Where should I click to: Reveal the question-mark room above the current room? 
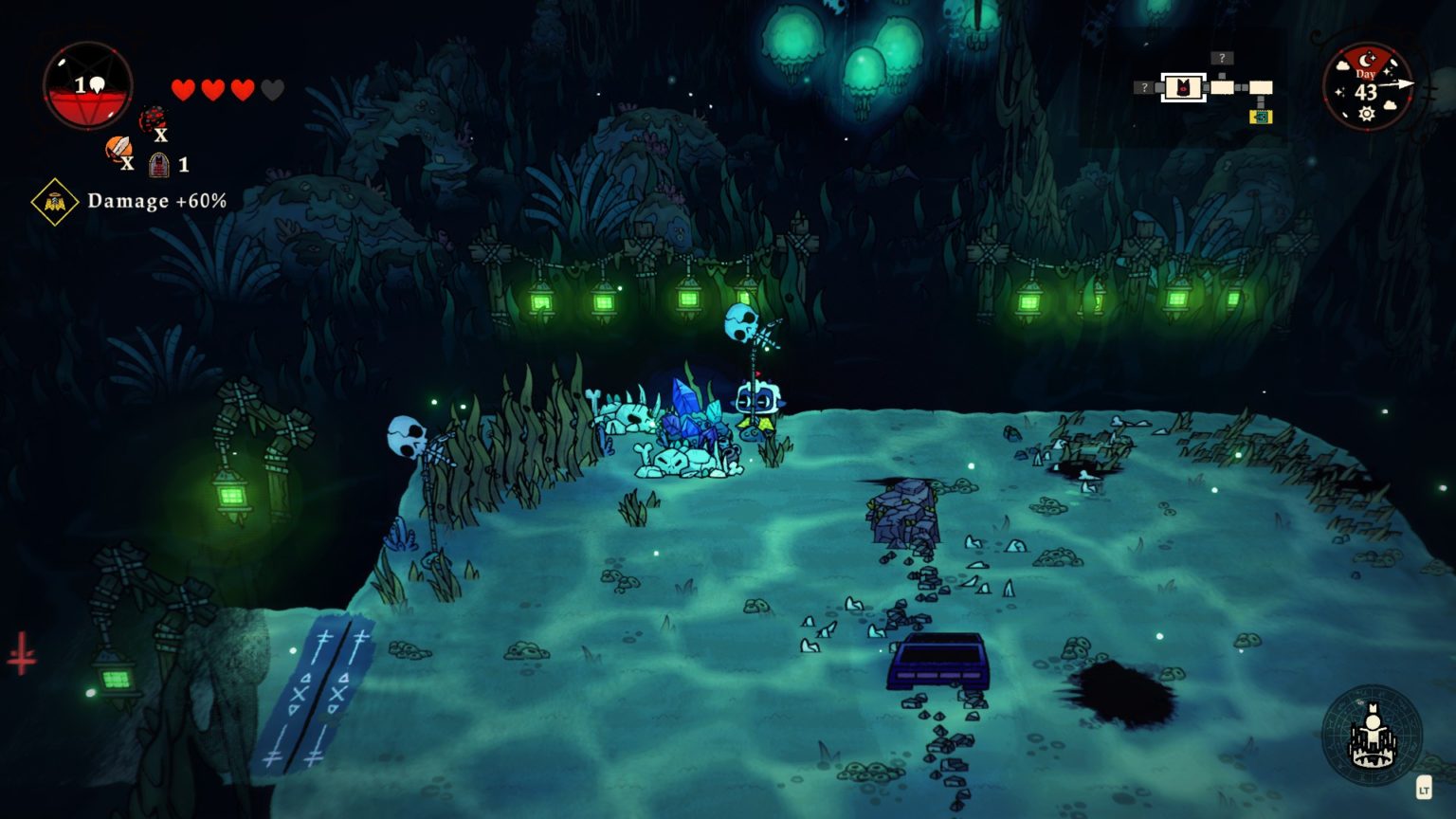pyautogui.click(x=1222, y=58)
